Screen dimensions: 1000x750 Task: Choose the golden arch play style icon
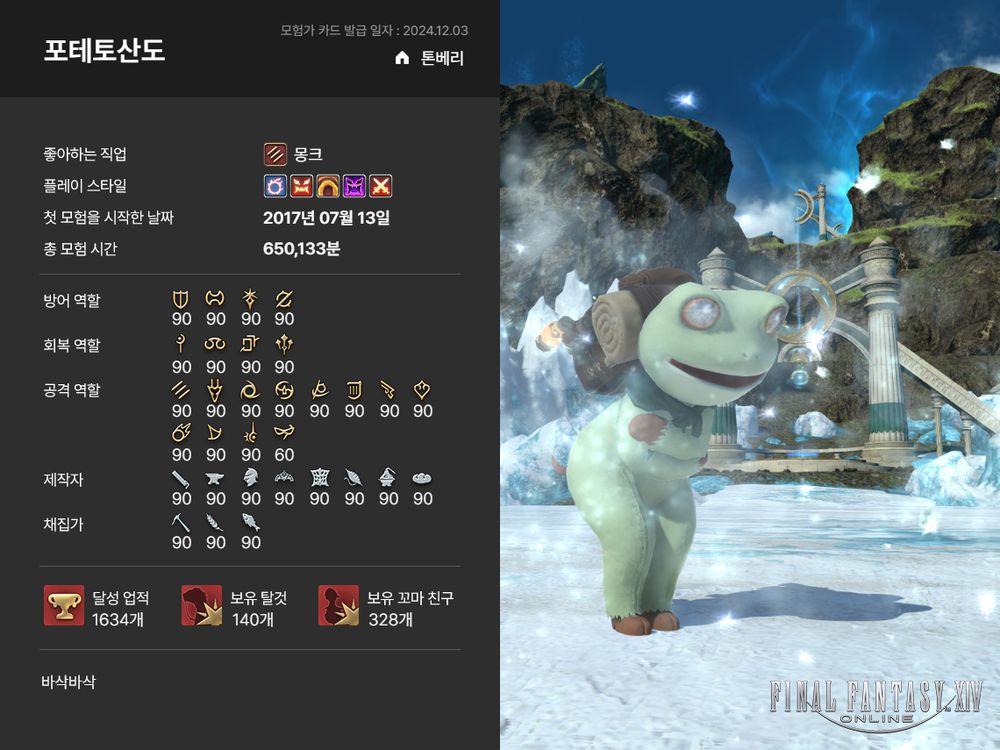(327, 186)
